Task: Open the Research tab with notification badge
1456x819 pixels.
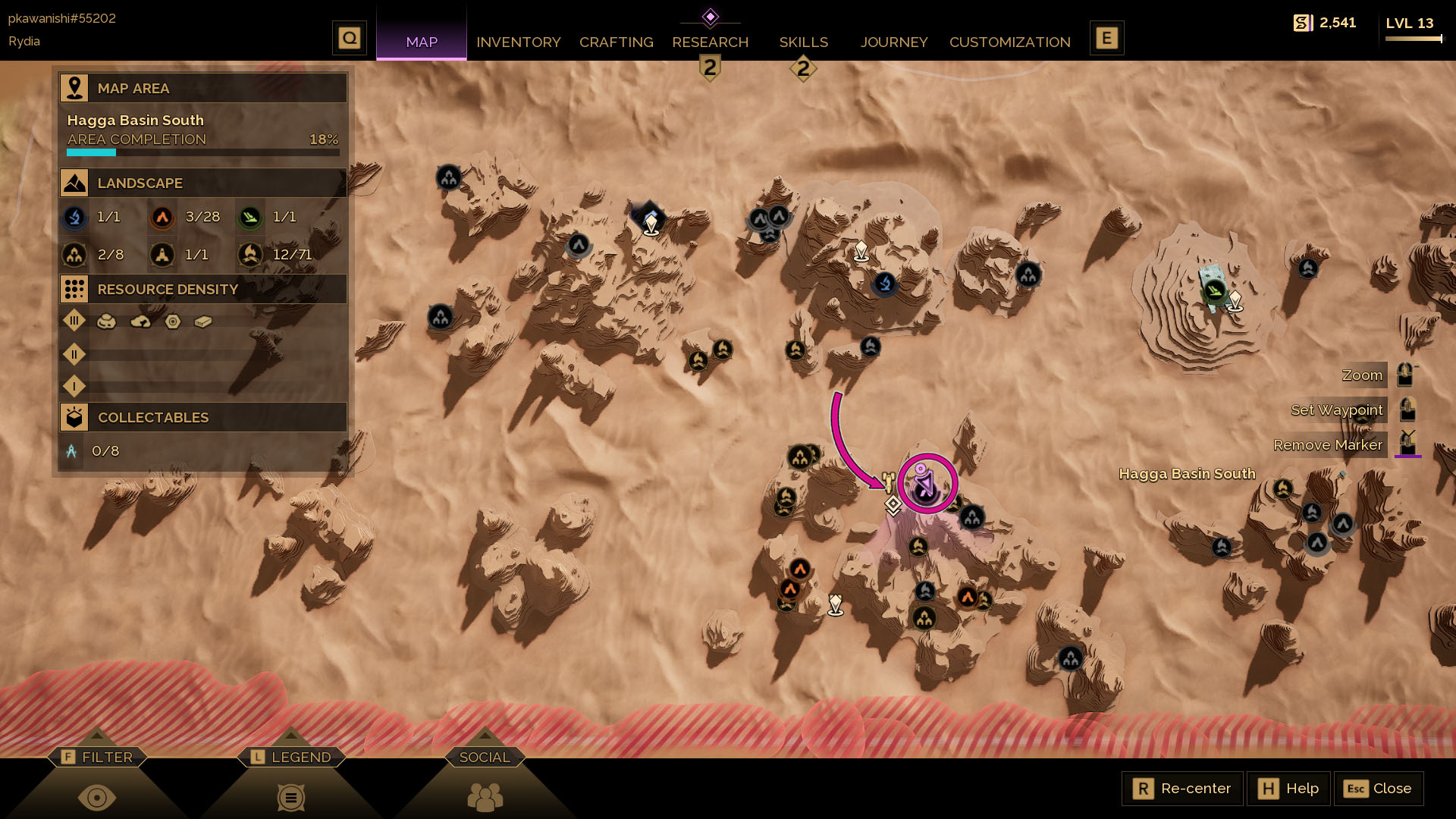Action: tap(710, 42)
